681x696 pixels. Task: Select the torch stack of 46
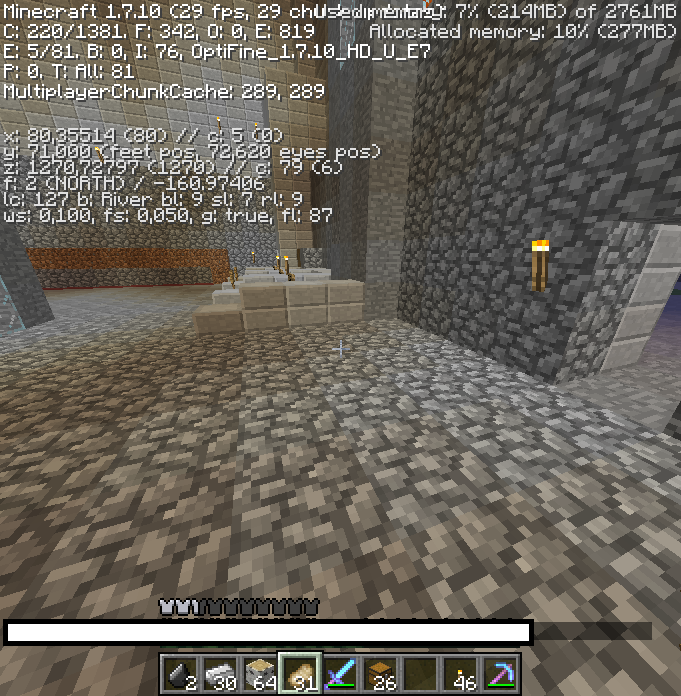click(x=460, y=675)
